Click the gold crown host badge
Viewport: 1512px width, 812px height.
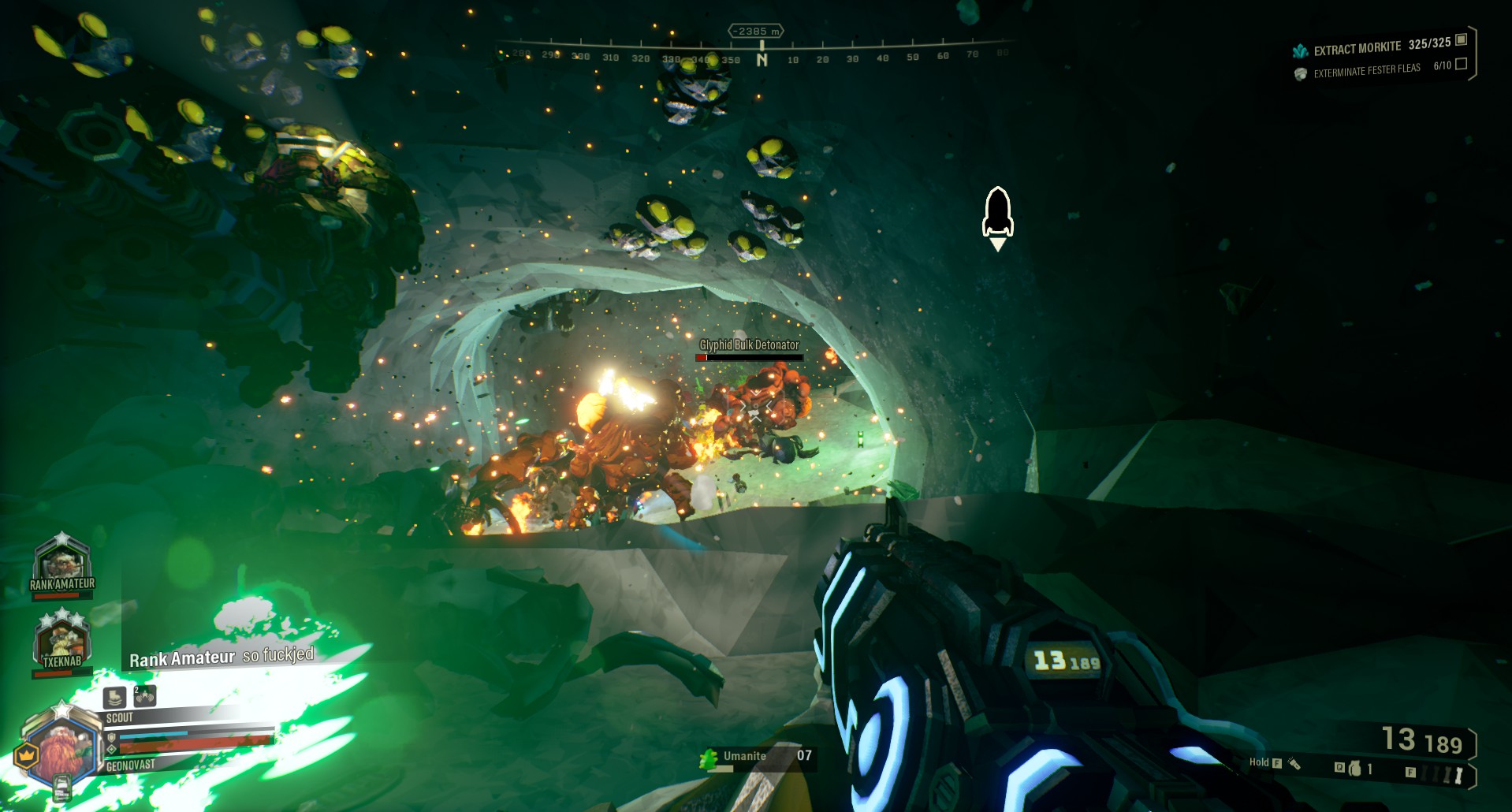(26, 755)
